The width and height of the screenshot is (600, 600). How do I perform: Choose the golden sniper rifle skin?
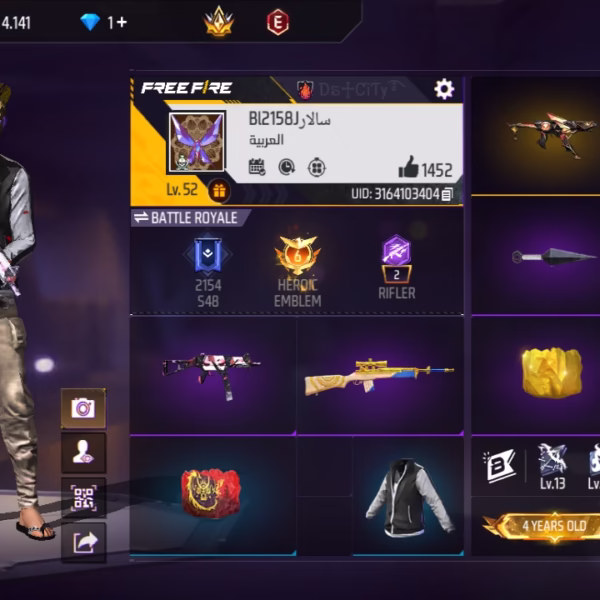point(379,375)
